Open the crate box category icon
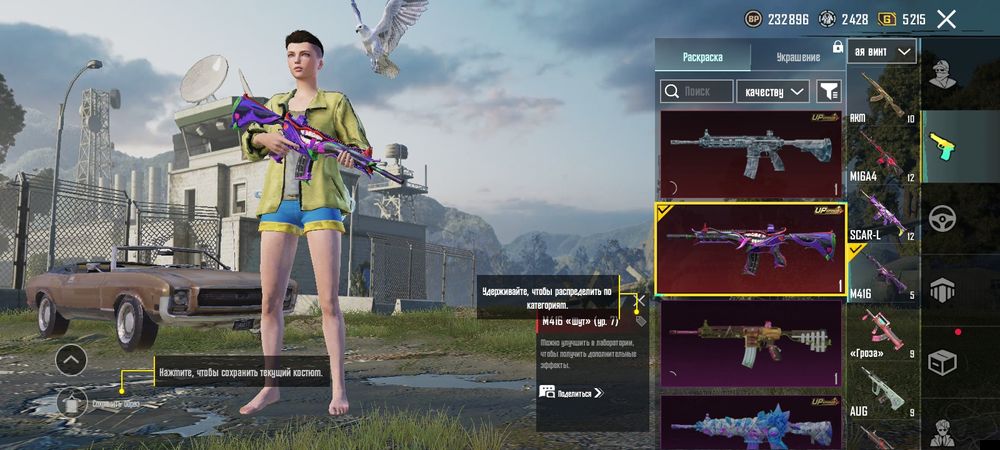 (940, 361)
